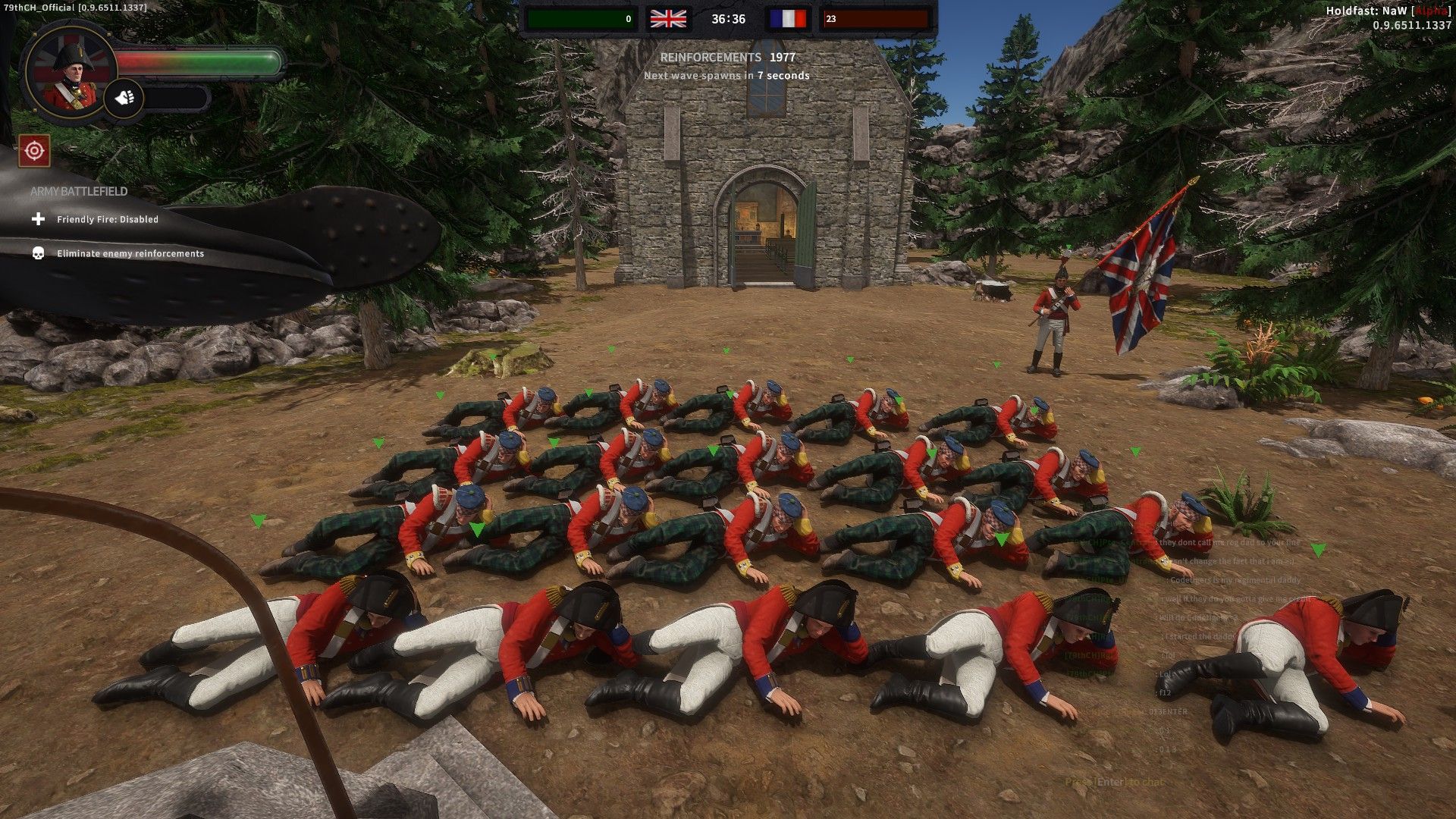Select the British Union Jack flag on the scoreboard
1456x819 pixels.
point(667,19)
